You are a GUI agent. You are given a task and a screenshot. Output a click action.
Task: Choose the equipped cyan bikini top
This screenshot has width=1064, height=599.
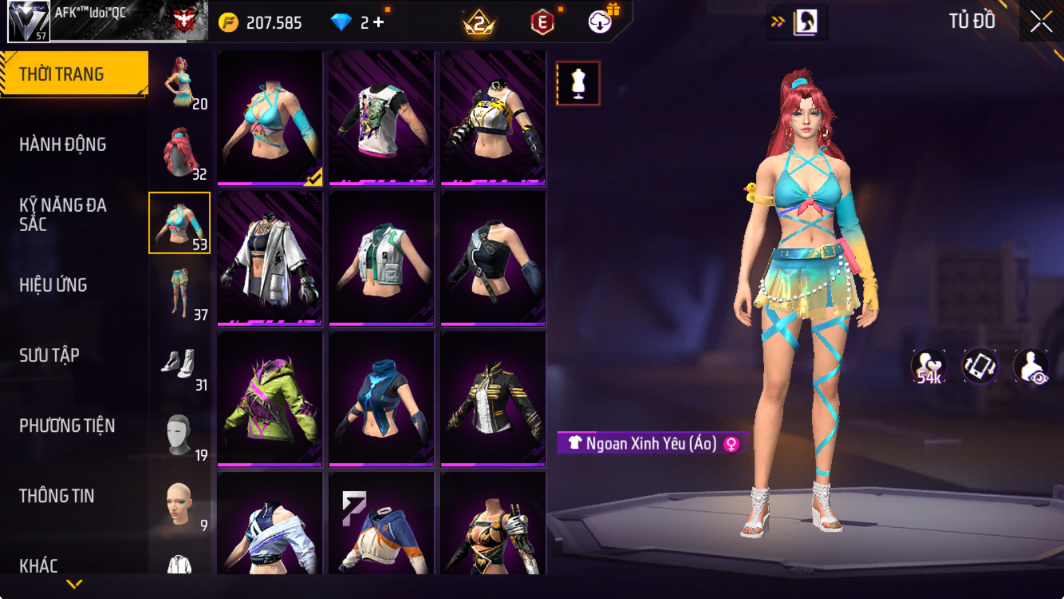click(x=270, y=118)
